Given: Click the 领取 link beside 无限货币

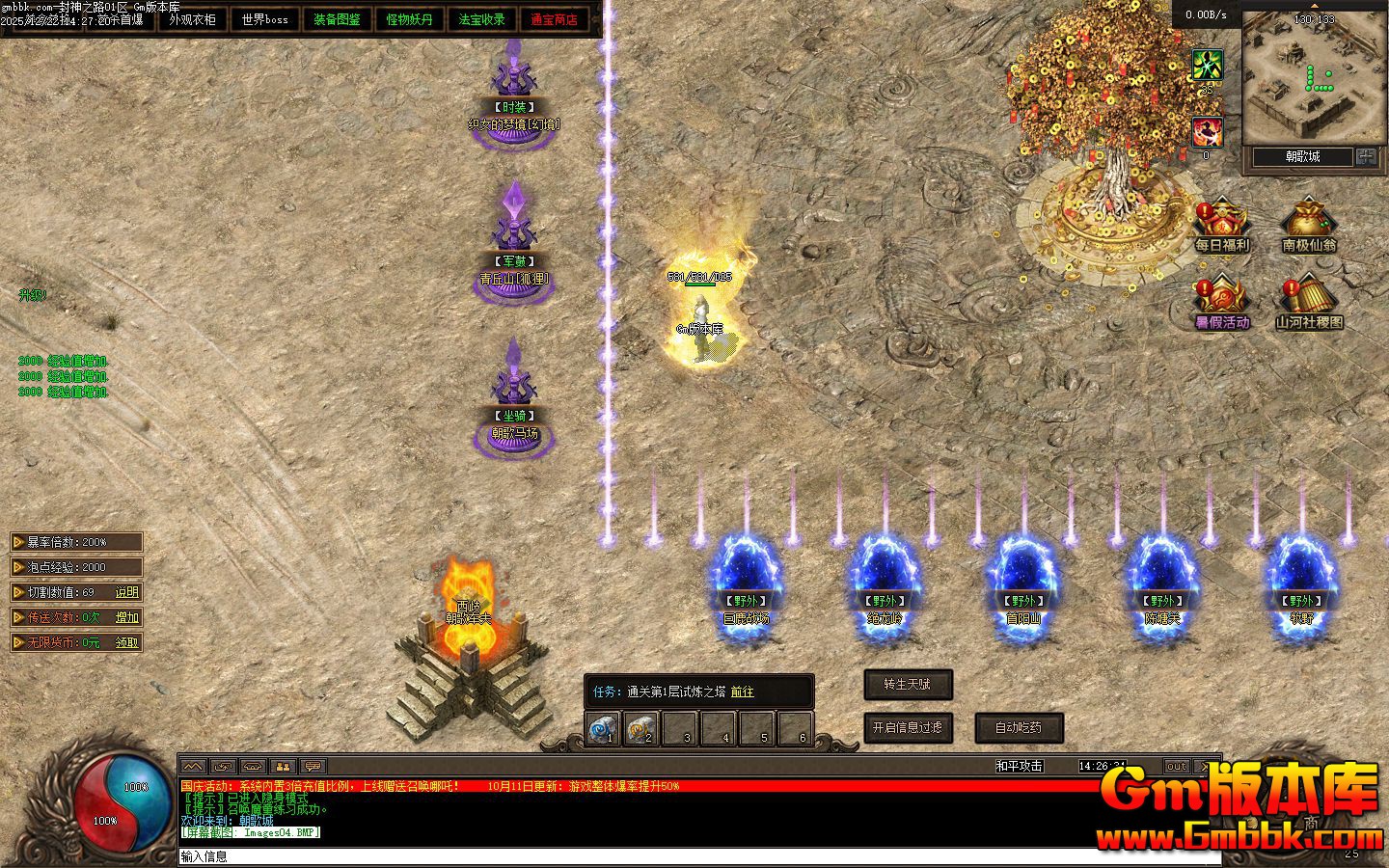Looking at the screenshot, I should (127, 642).
